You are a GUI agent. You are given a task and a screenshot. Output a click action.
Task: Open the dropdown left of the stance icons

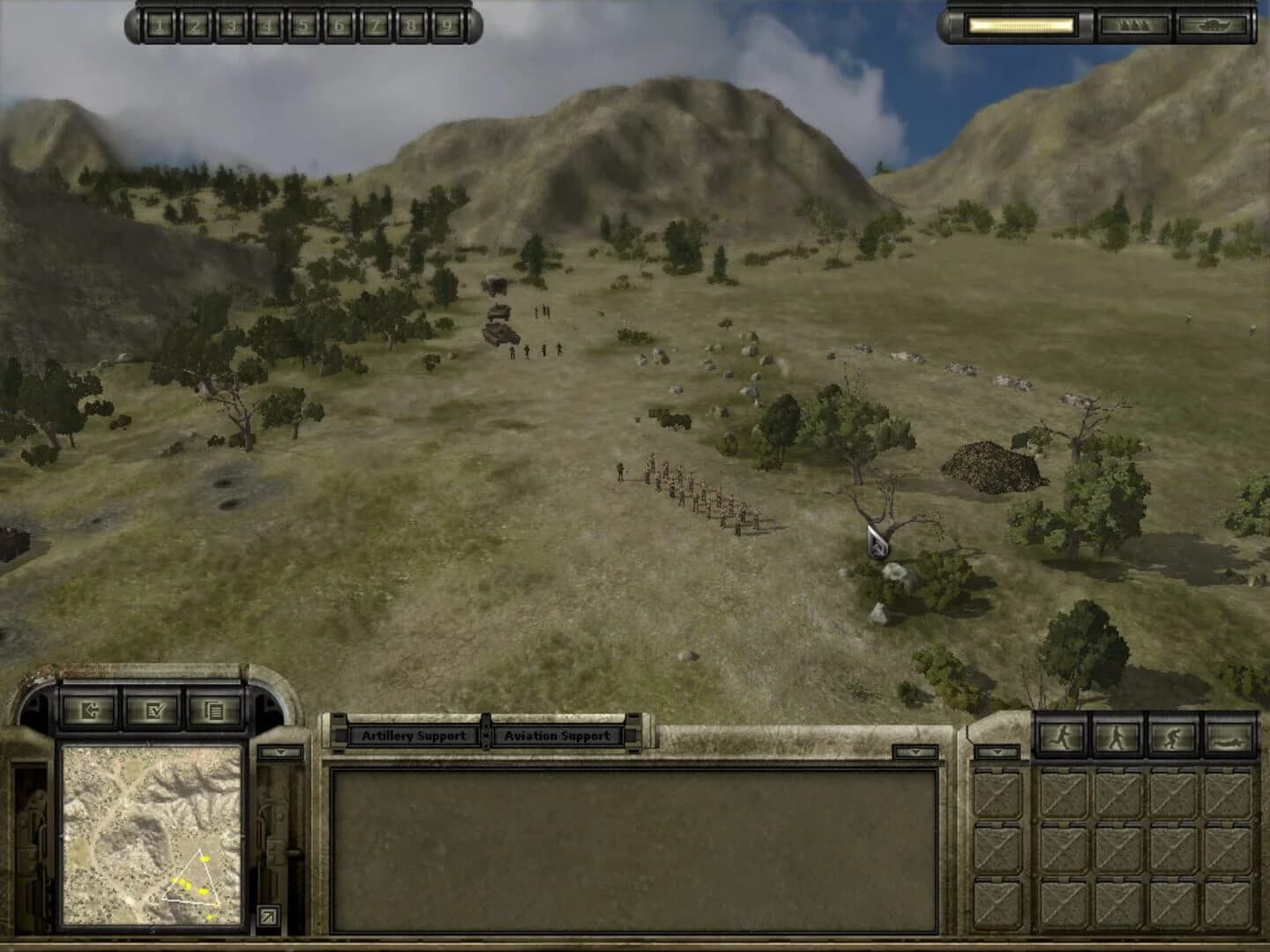pyautogui.click(x=997, y=751)
